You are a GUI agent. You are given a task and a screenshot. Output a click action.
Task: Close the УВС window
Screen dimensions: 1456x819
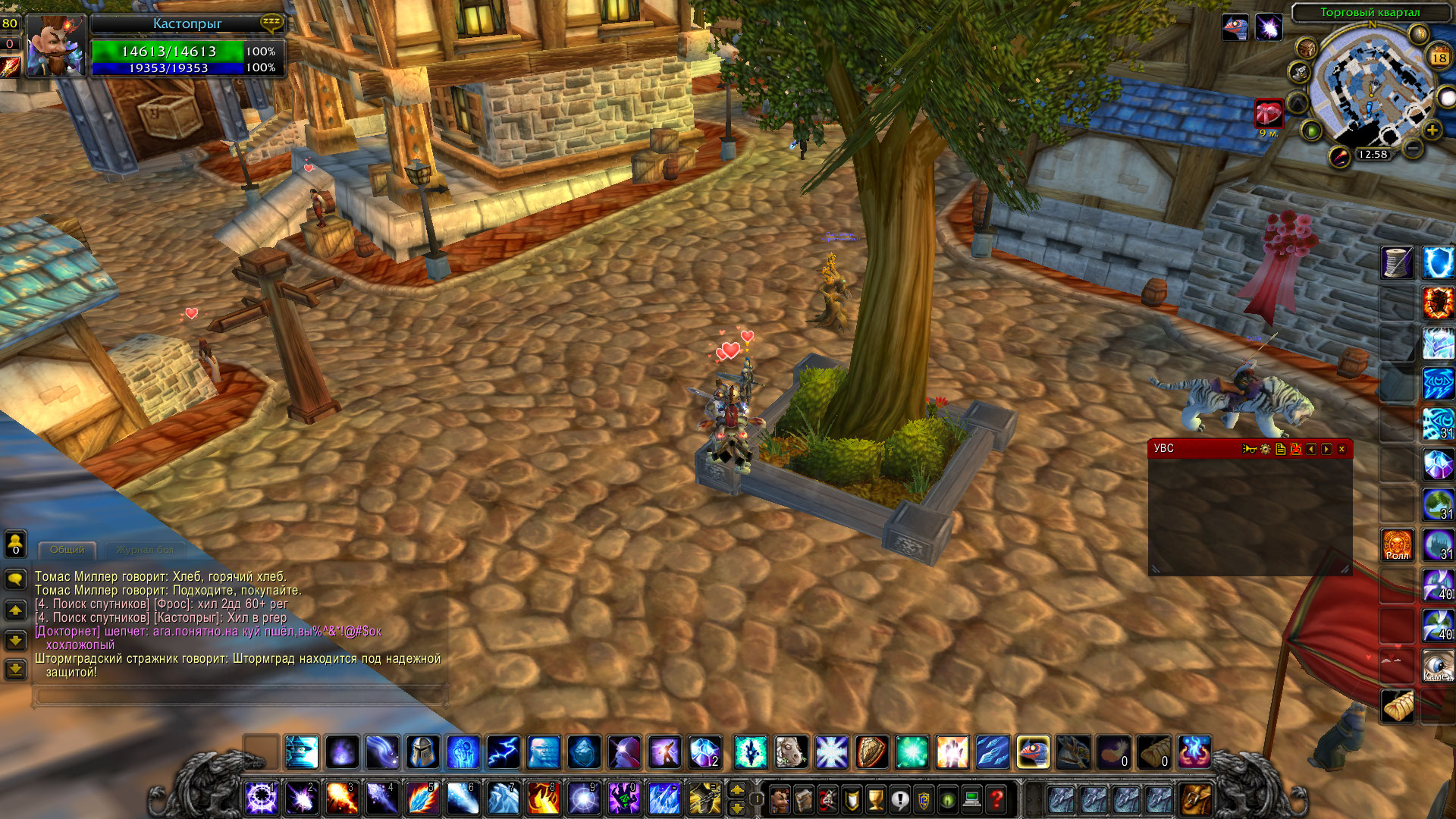(1341, 450)
